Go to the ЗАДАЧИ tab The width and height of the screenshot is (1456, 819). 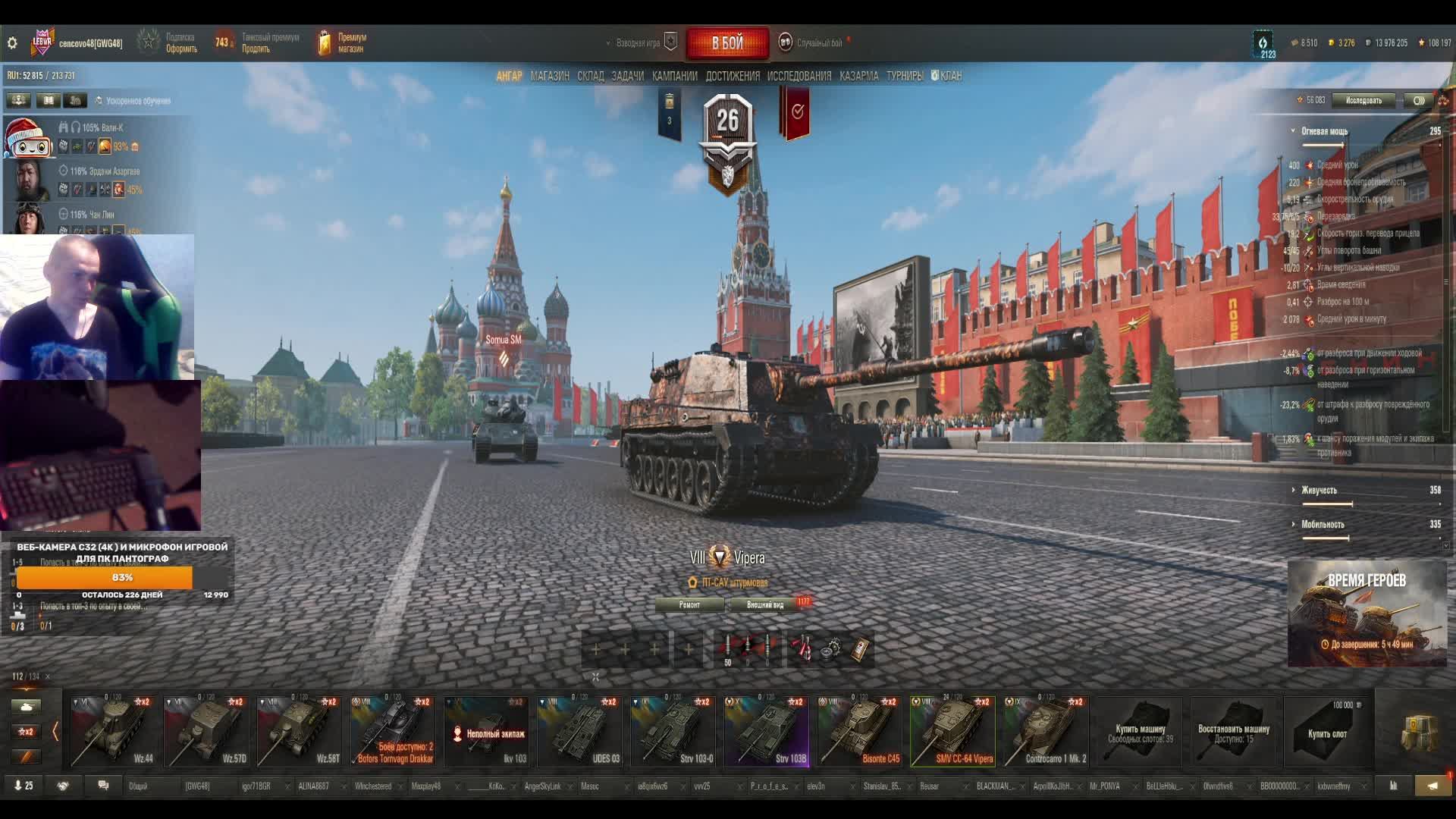[627, 76]
